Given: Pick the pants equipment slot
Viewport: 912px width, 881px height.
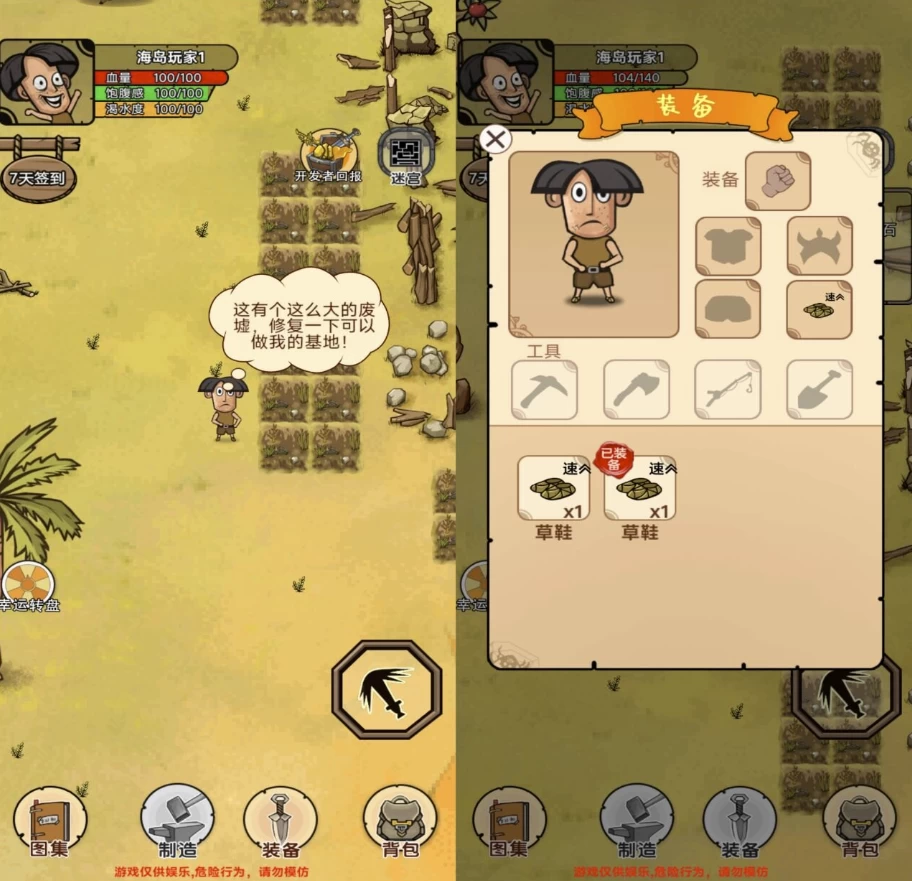Looking at the screenshot, I should tap(728, 309).
